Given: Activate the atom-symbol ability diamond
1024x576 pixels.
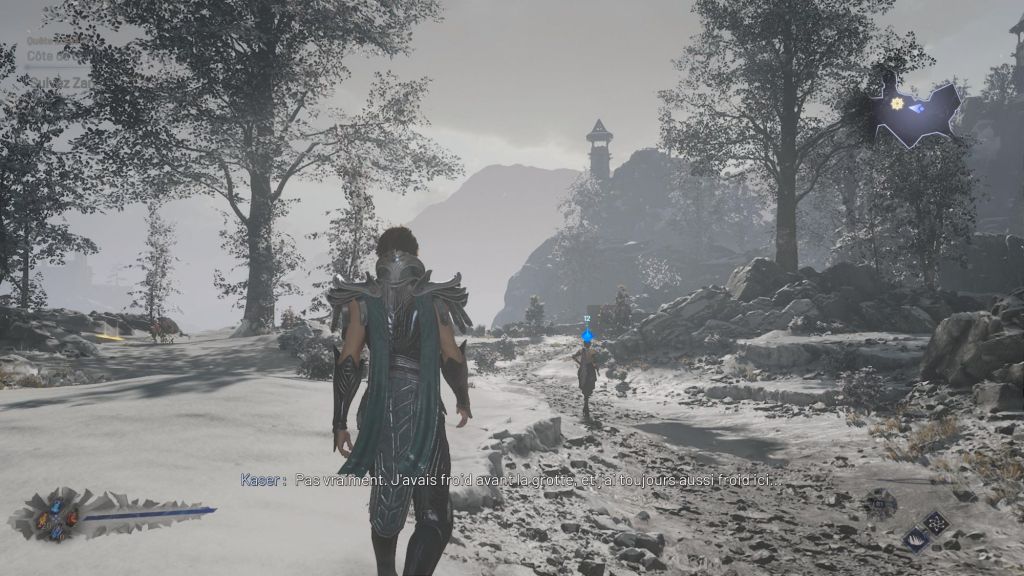Looking at the screenshot, I should (936, 521).
